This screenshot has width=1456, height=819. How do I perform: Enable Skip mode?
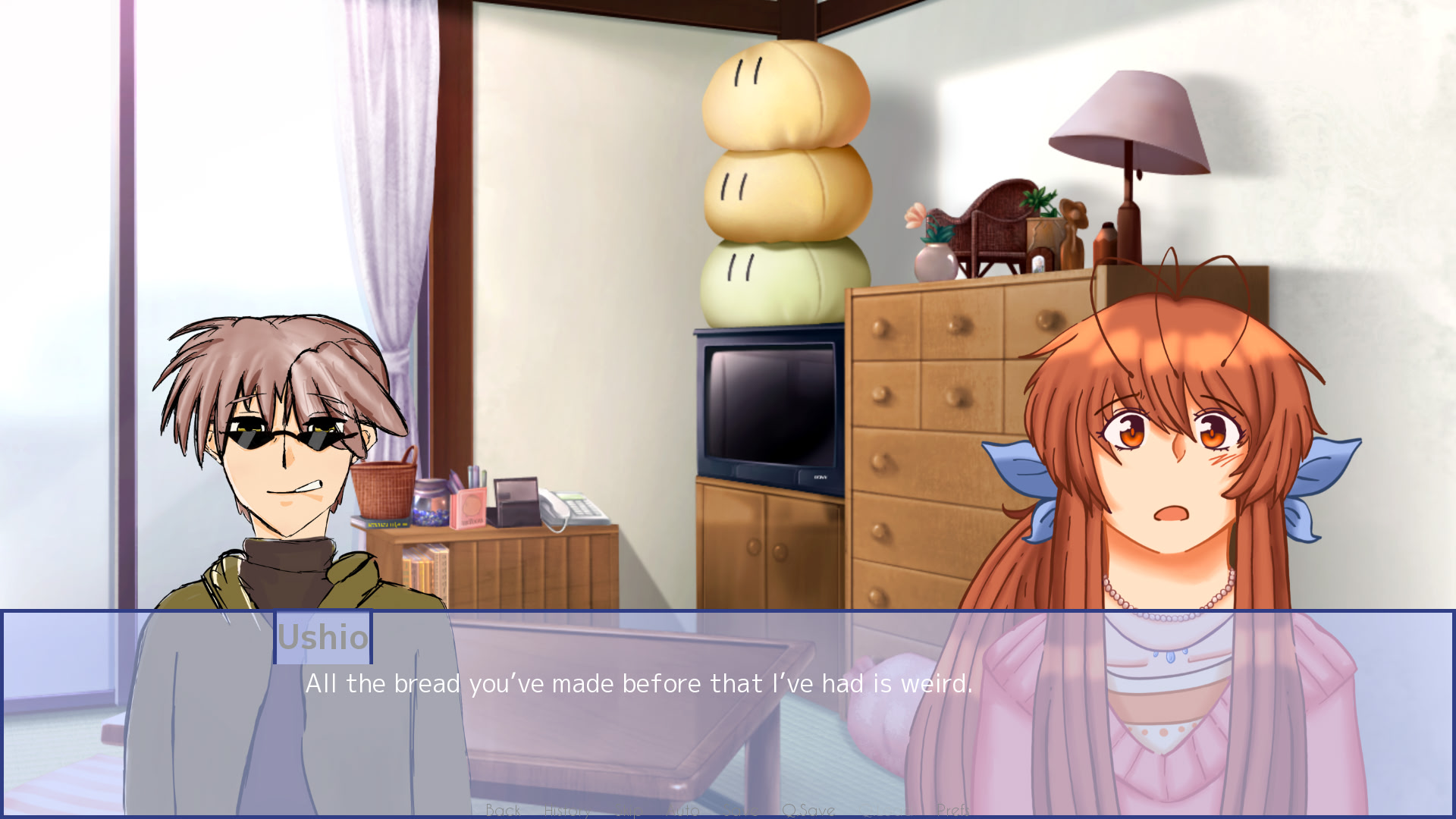[x=629, y=810]
